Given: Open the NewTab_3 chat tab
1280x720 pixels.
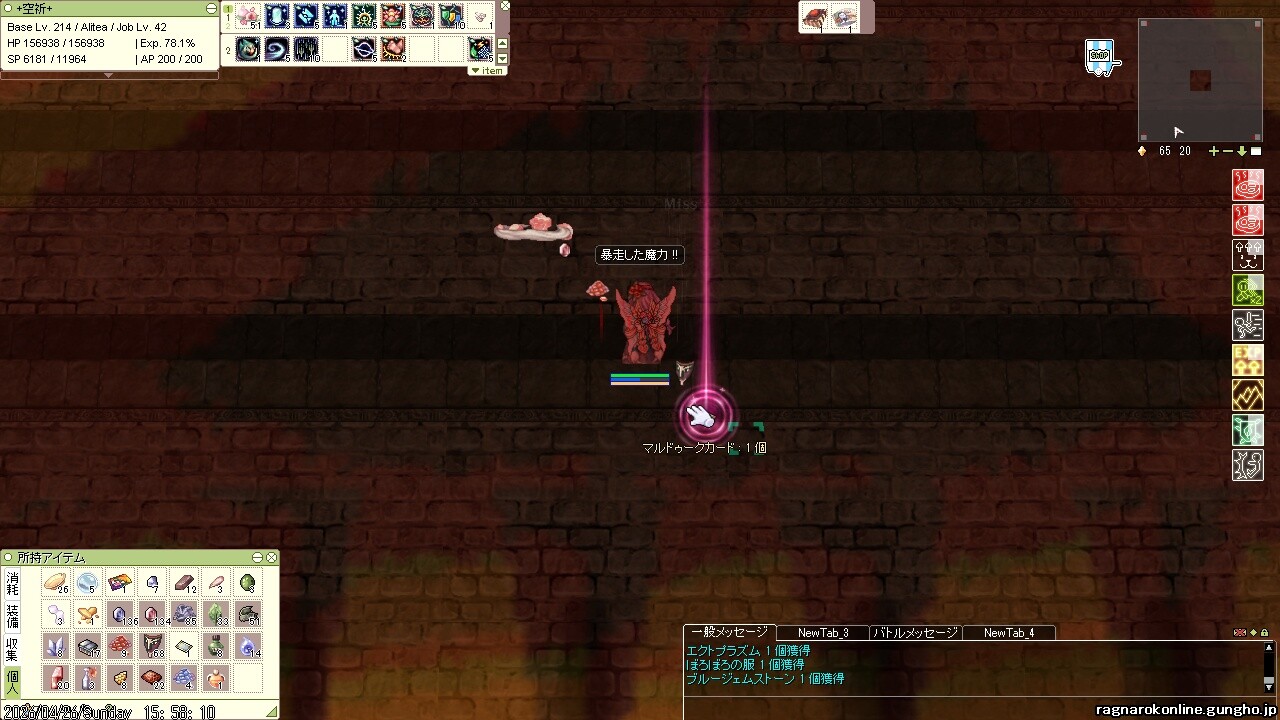Looking at the screenshot, I should point(823,633).
